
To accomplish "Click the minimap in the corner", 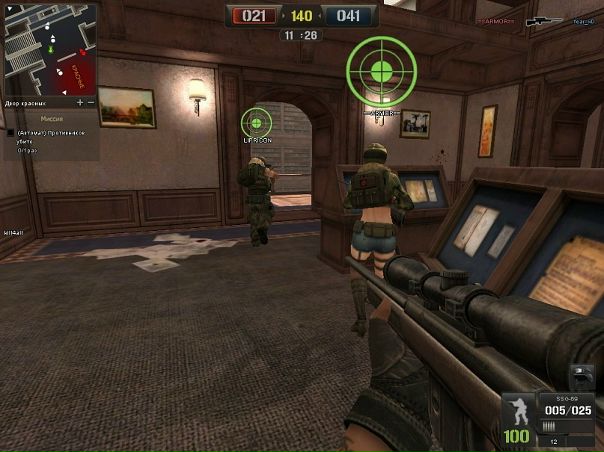I will pyautogui.click(x=49, y=48).
